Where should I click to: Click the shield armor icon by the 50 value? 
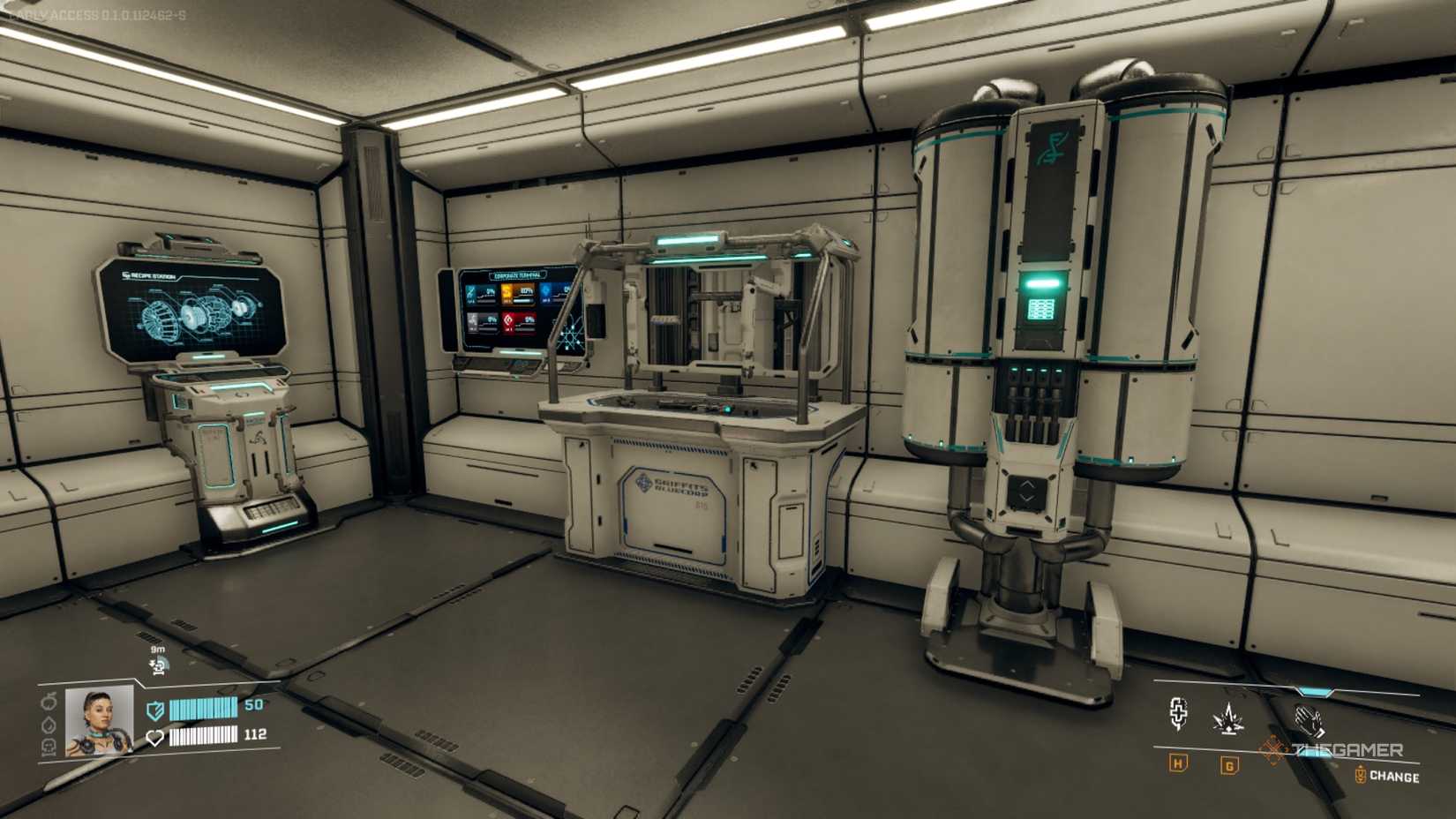[155, 710]
